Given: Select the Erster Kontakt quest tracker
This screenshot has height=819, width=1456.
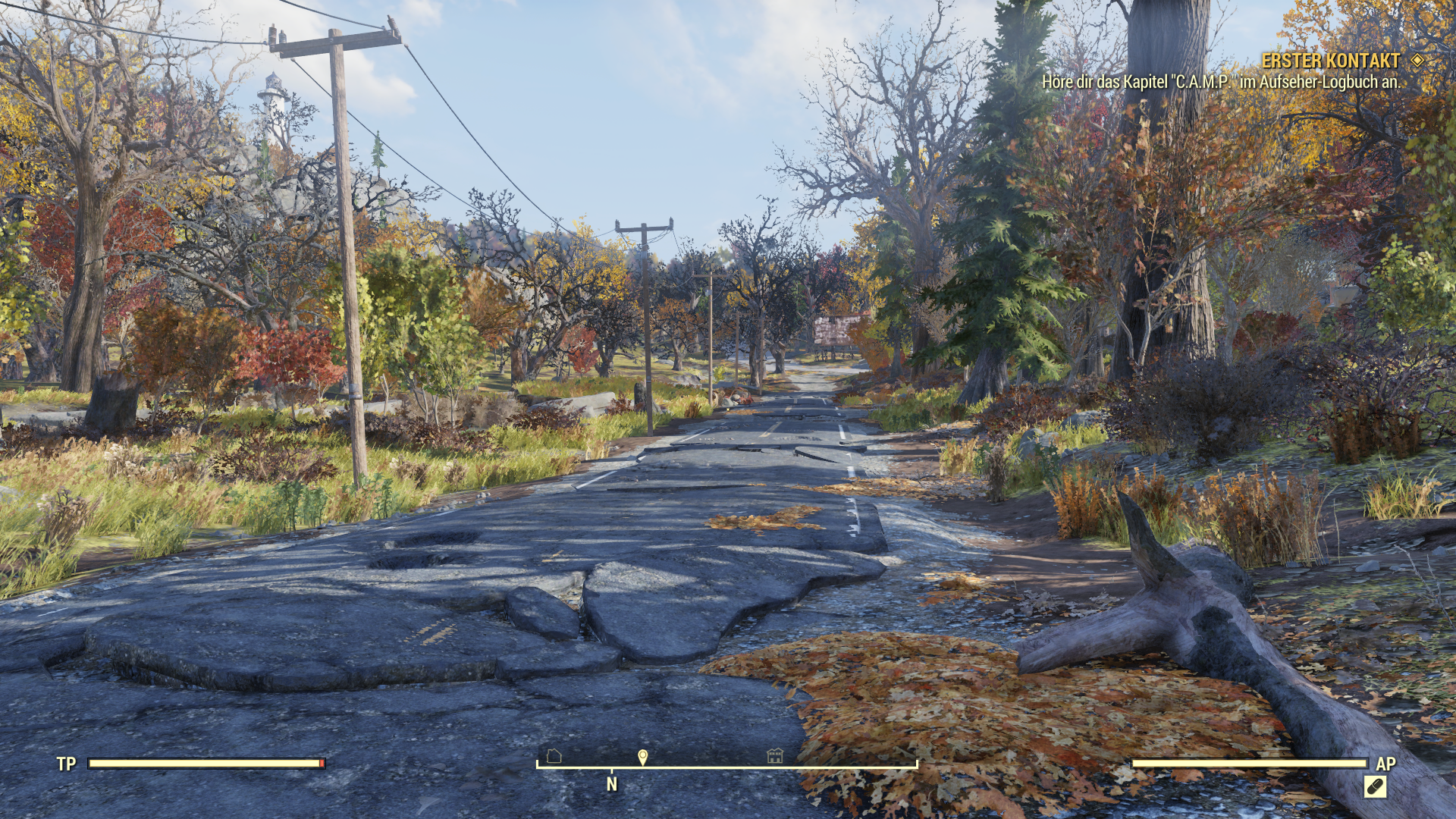Looking at the screenshot, I should pos(1330,61).
